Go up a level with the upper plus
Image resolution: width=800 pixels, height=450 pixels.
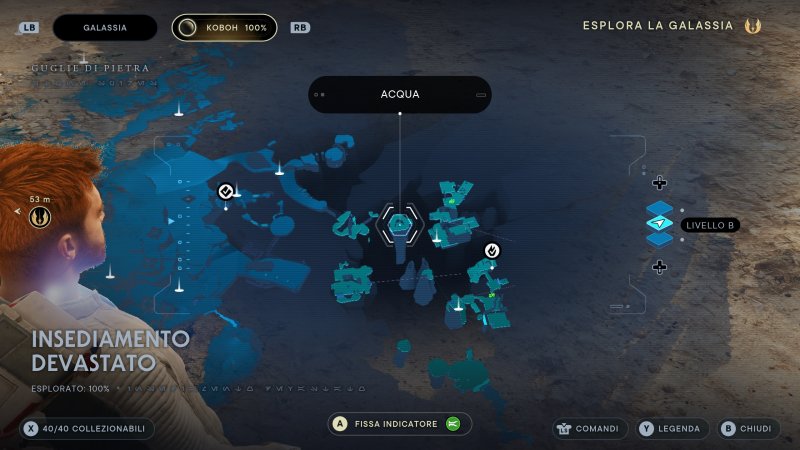coord(659,182)
